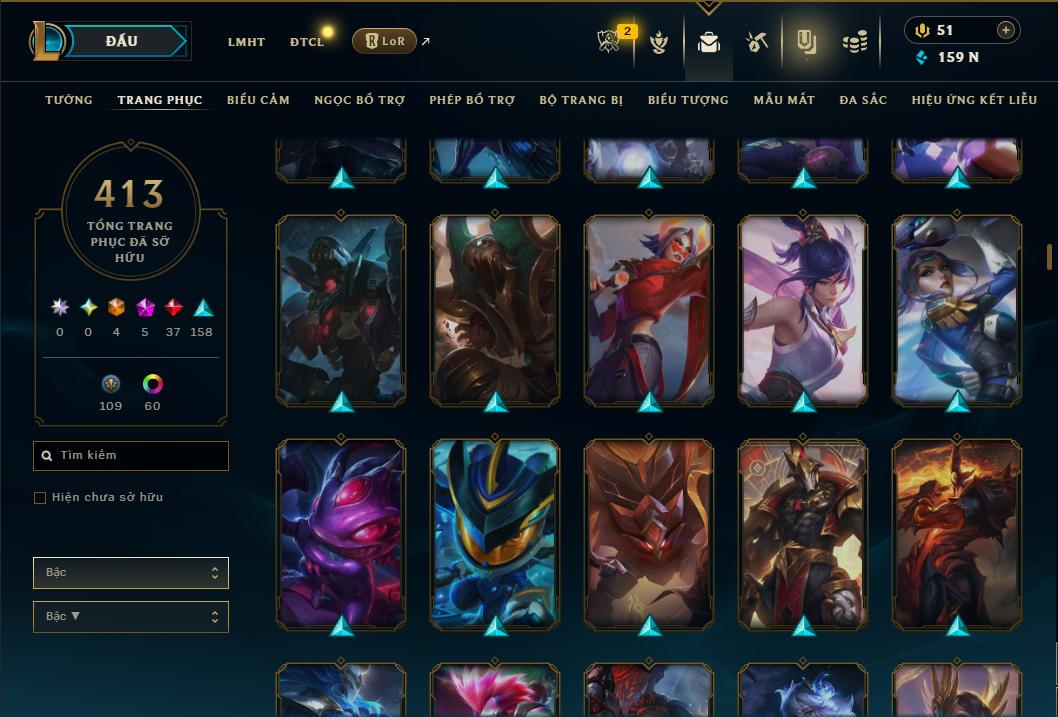Select the purple Kog'Maw skin card

click(x=341, y=534)
